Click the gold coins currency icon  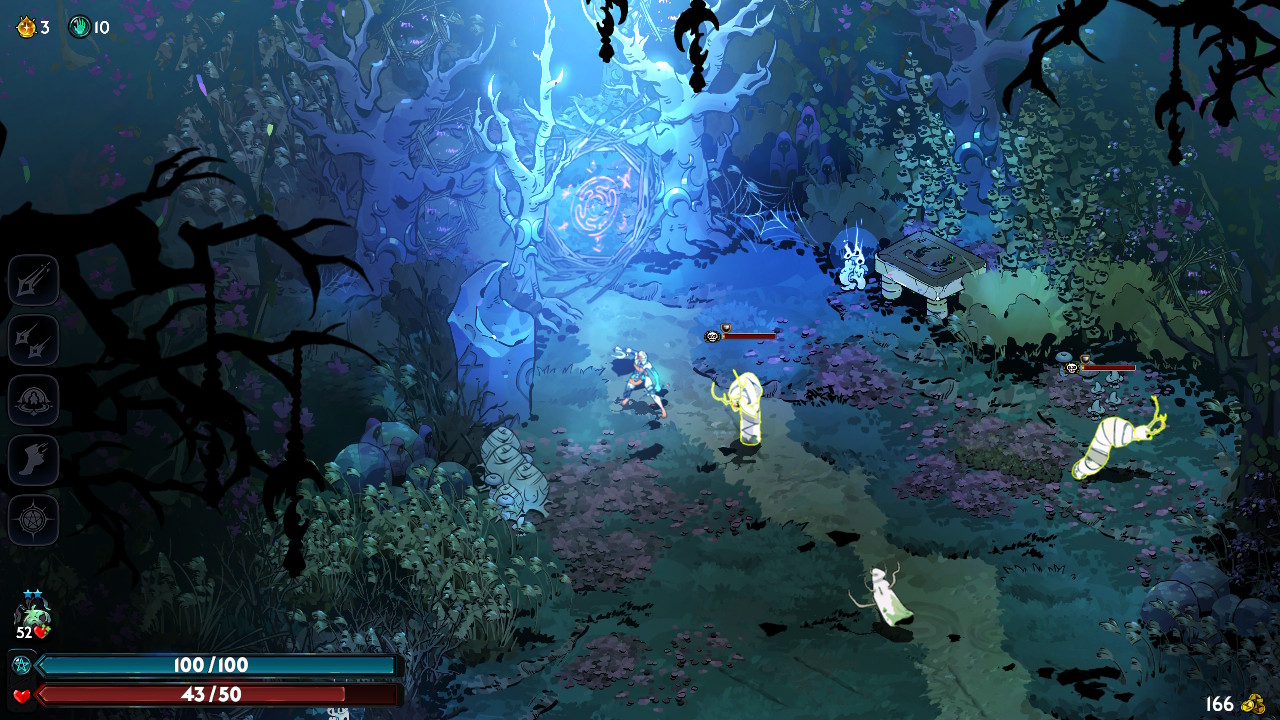click(1253, 704)
